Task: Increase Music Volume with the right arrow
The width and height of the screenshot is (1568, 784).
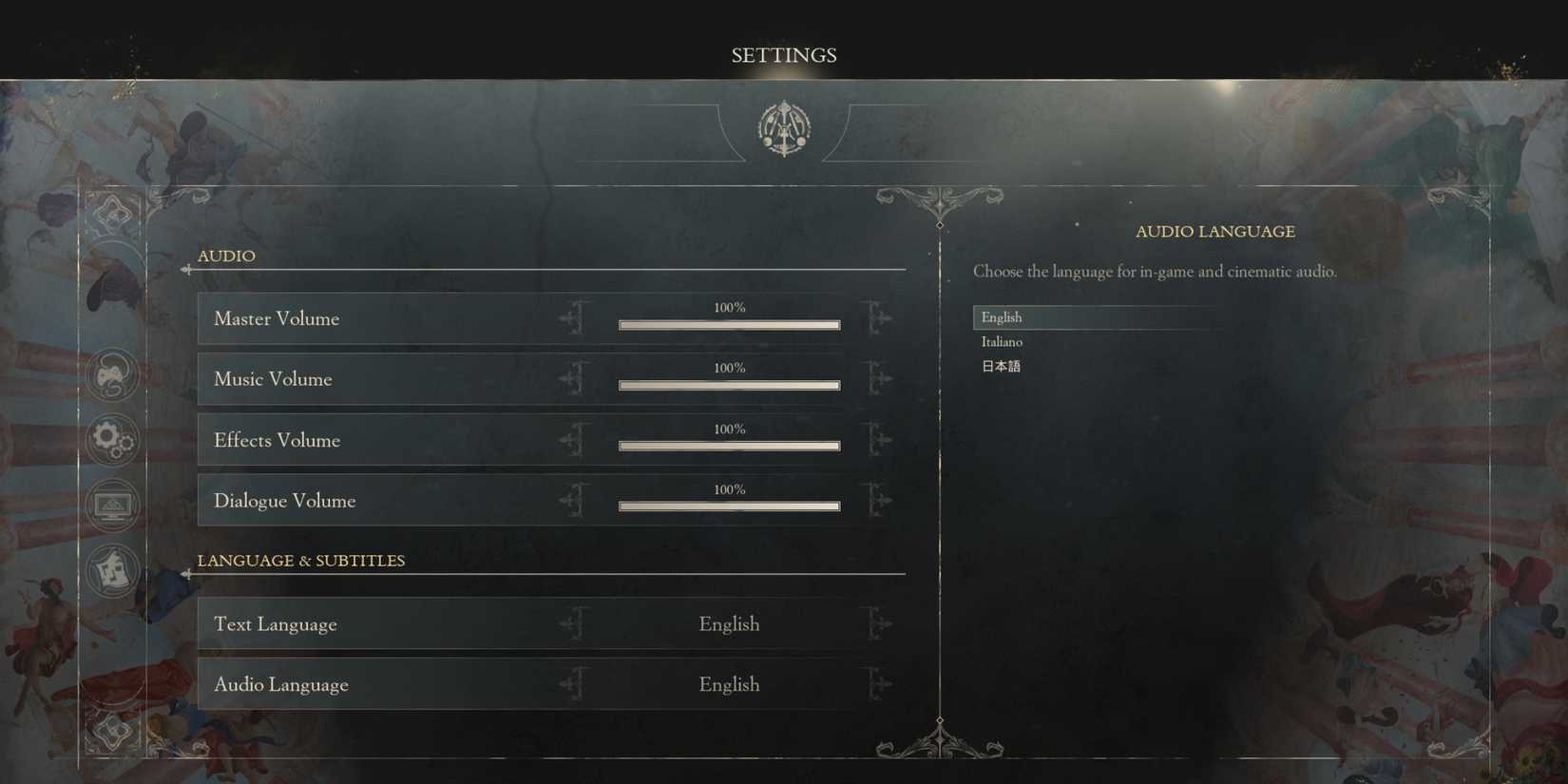Action: (879, 379)
